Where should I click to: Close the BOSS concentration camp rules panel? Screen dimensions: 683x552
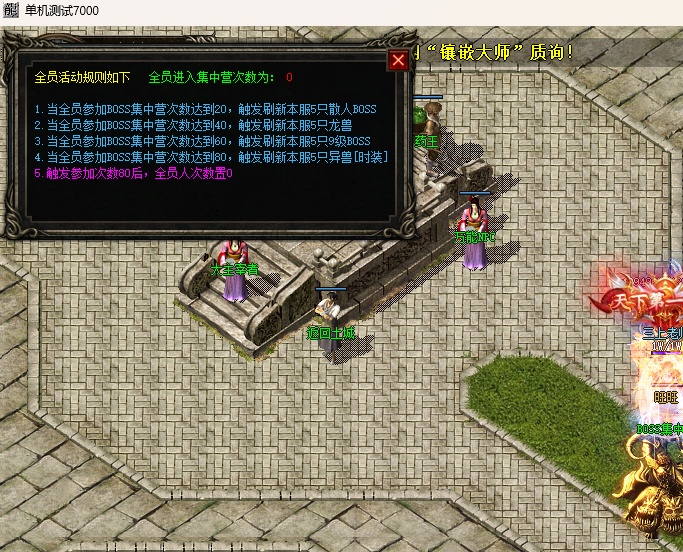pos(398,60)
